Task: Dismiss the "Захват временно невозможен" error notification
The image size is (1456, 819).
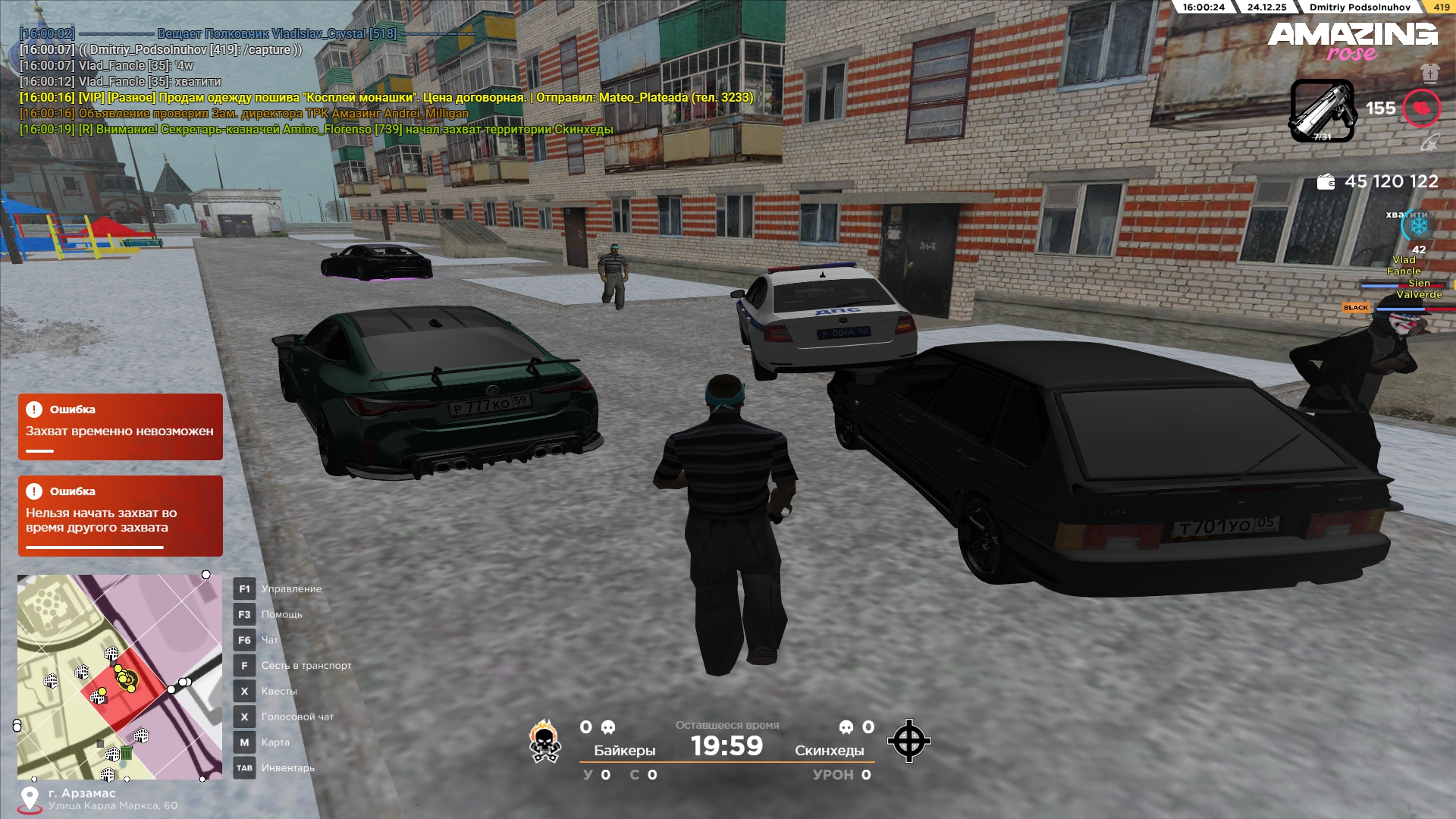Action: (121, 427)
